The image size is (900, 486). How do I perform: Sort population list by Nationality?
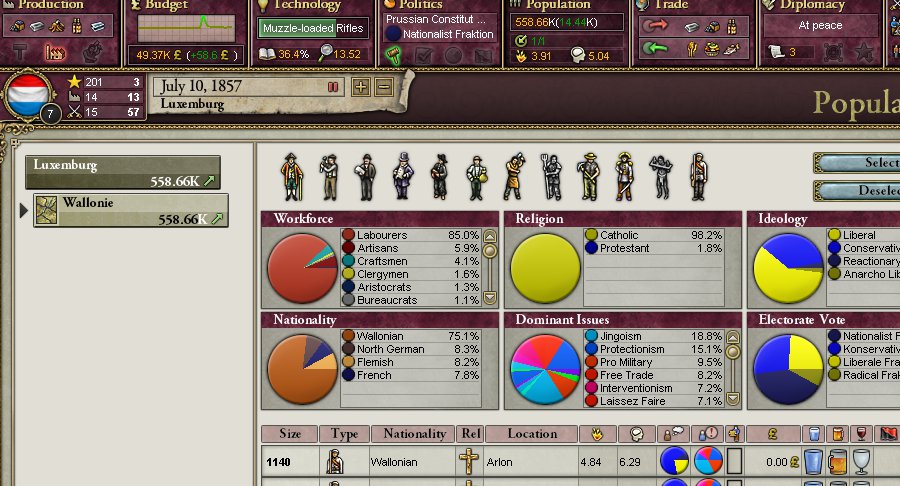414,434
